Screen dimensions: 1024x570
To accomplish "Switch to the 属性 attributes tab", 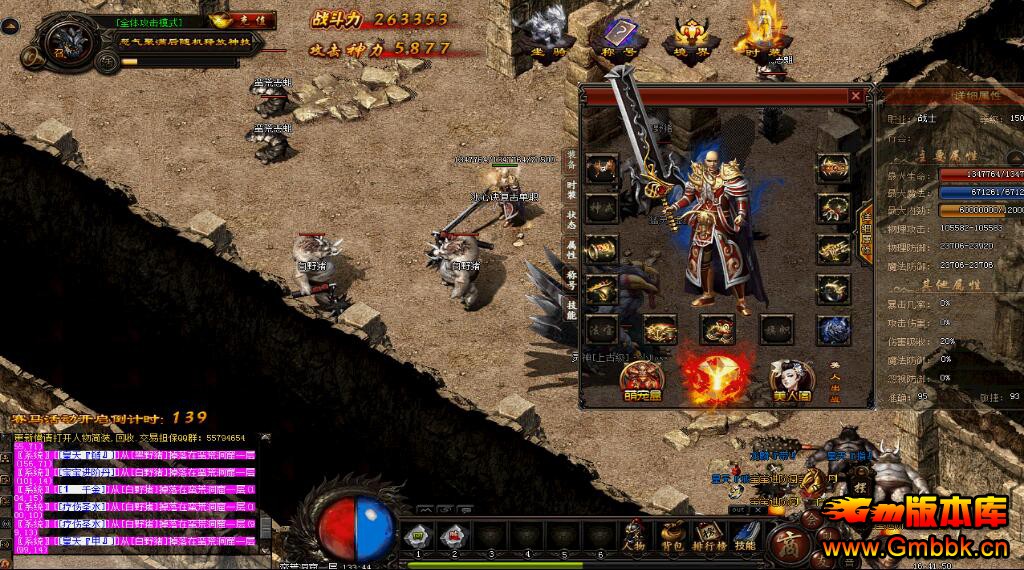I will pos(572,250).
